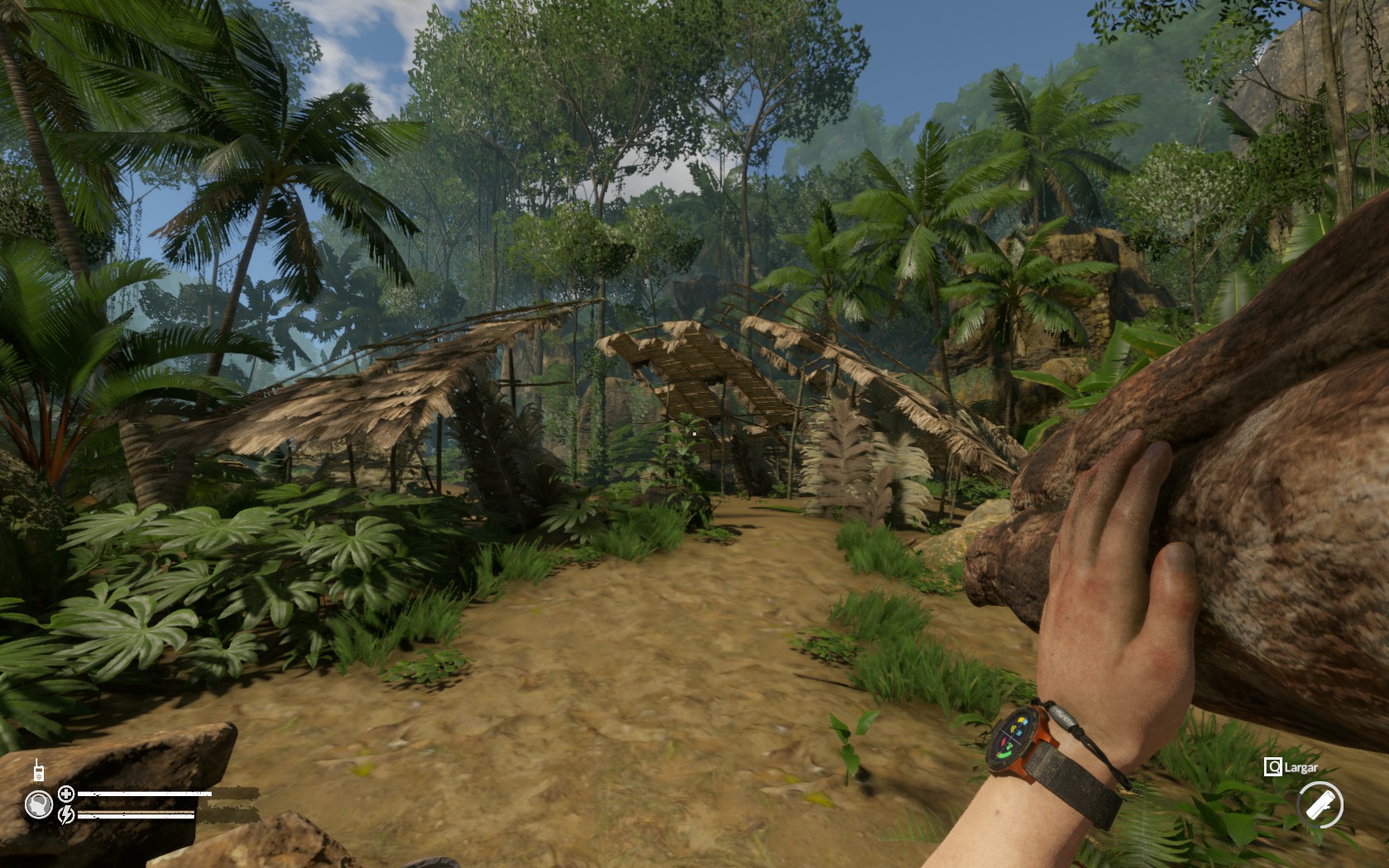Select the lightning bolt energy icon
The image size is (1389, 868).
pyautogui.click(x=66, y=814)
